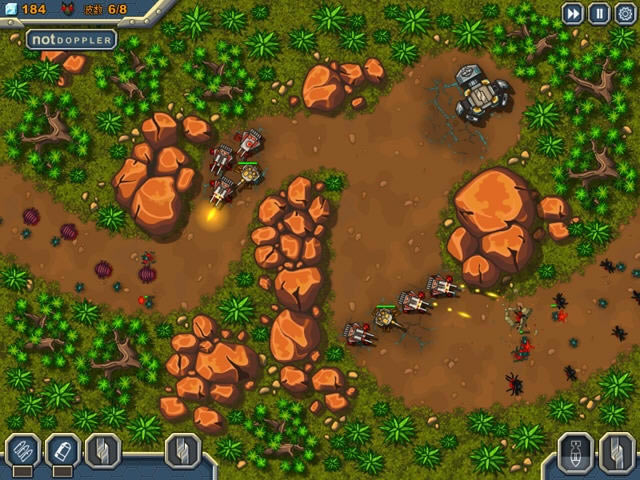Speed up the game with fast-forward

(572, 13)
